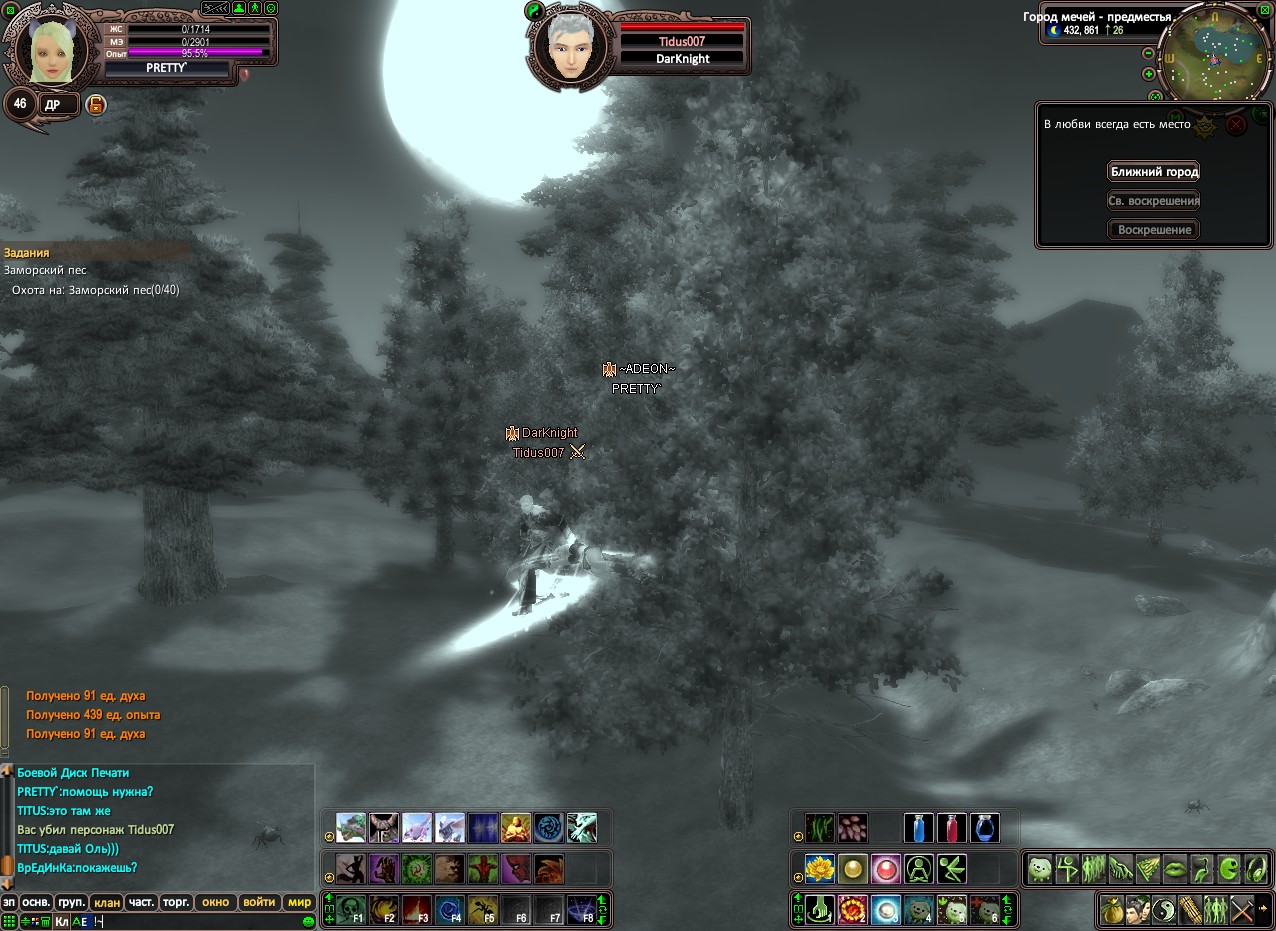Activate the F3 fire skill
Screen dimensions: 1276x931
(x=416, y=910)
